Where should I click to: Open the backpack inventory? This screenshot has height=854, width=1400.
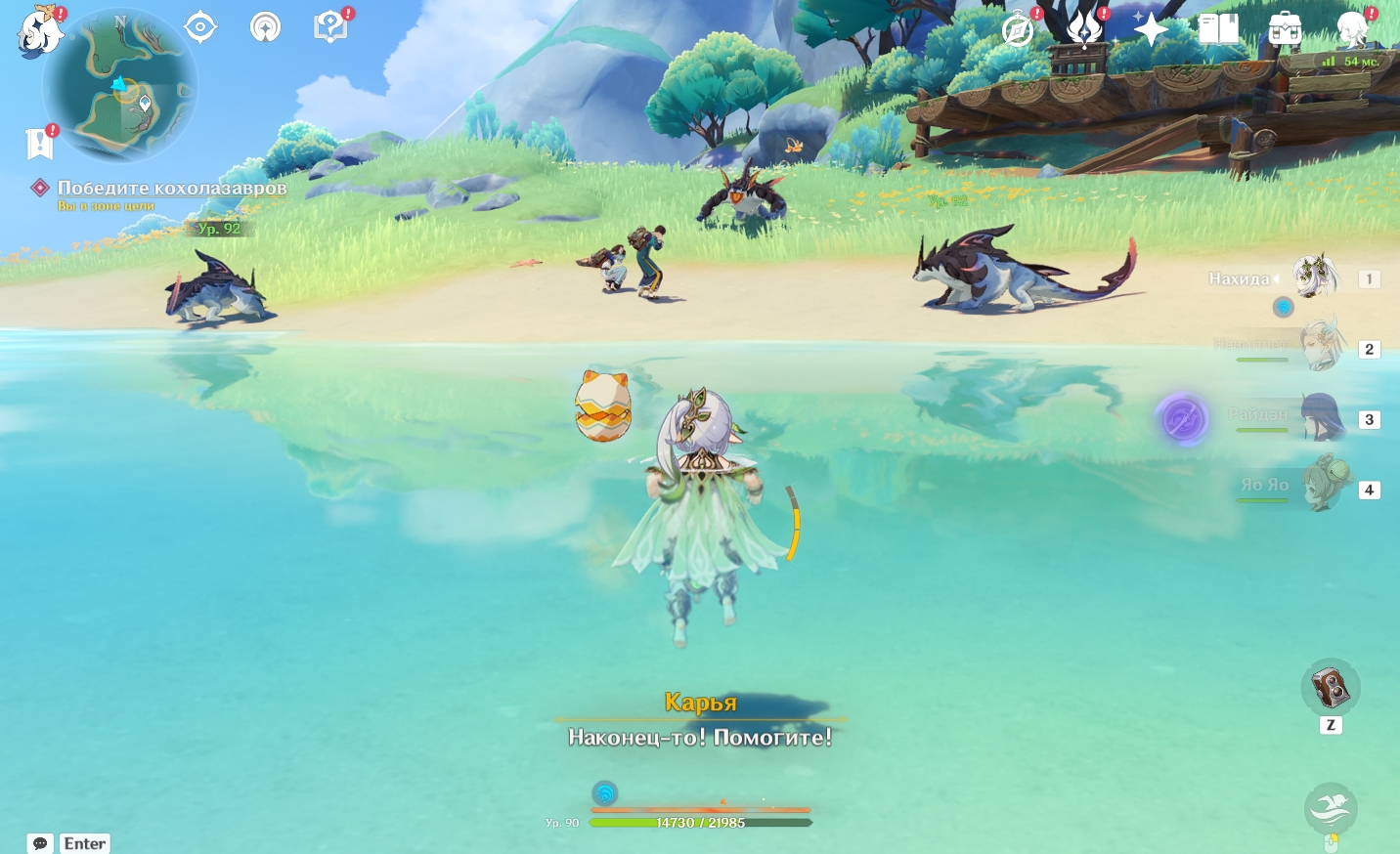click(1285, 29)
